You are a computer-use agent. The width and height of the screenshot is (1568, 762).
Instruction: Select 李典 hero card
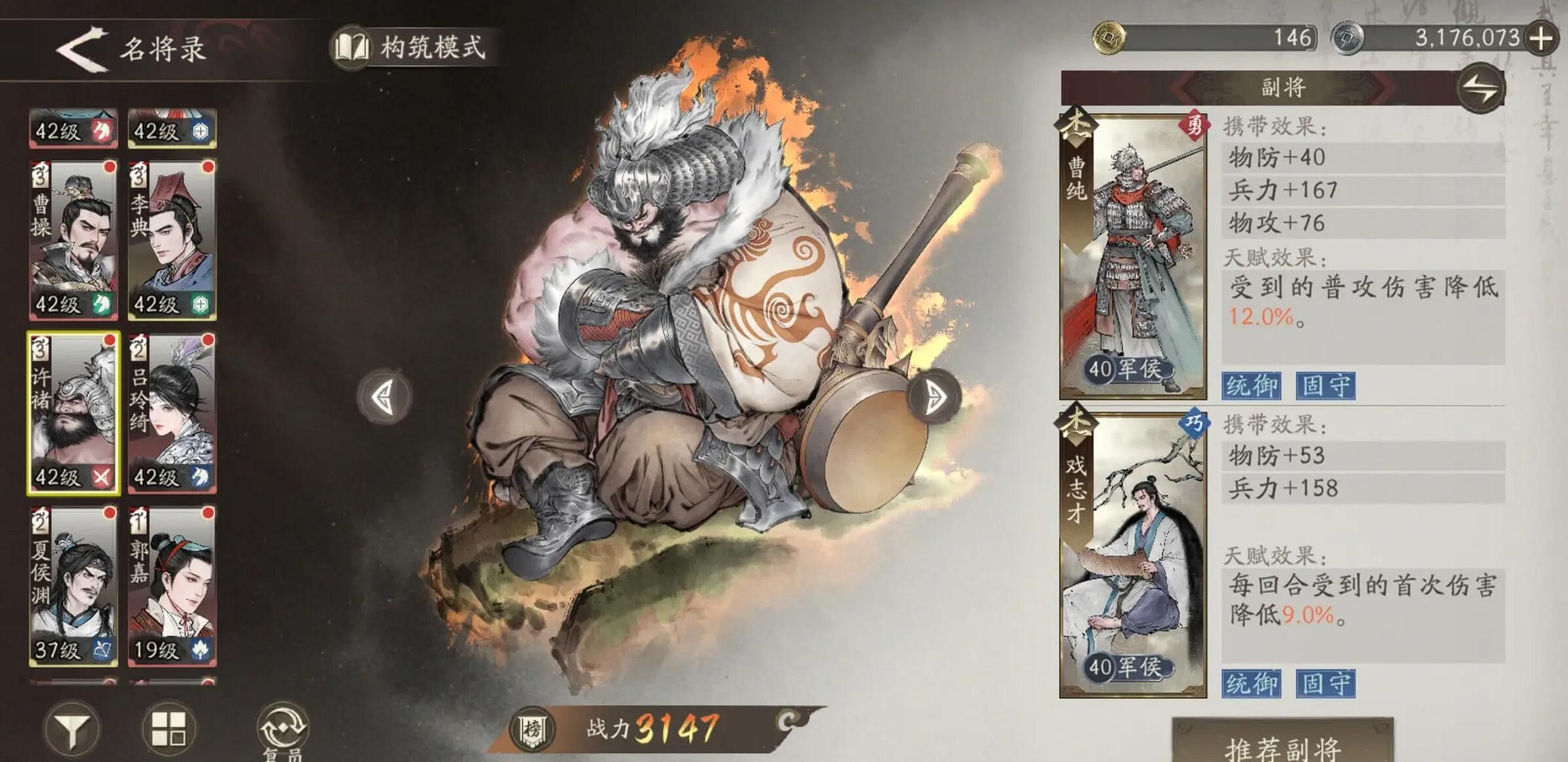pyautogui.click(x=172, y=239)
